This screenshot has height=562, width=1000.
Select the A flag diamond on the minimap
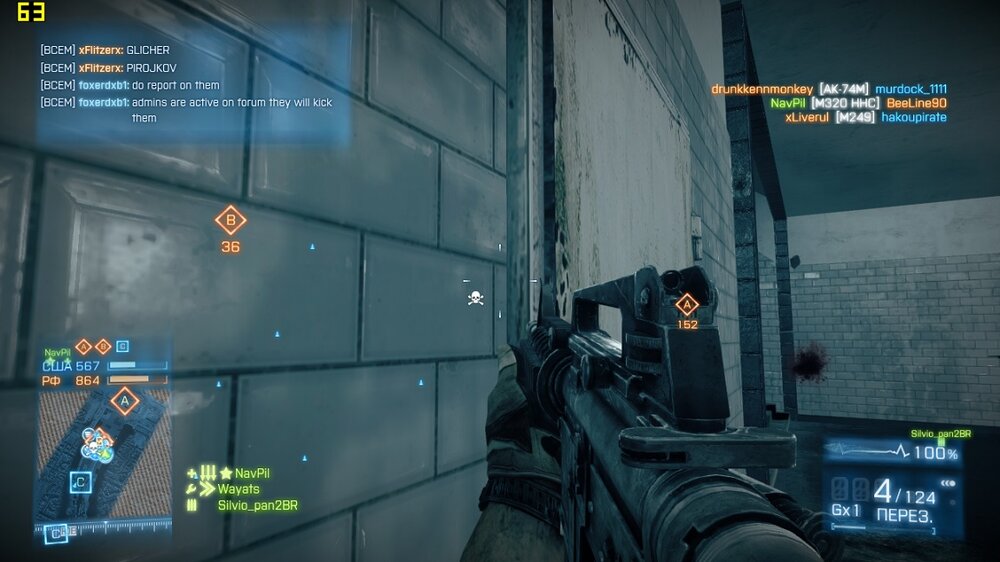[x=124, y=402]
